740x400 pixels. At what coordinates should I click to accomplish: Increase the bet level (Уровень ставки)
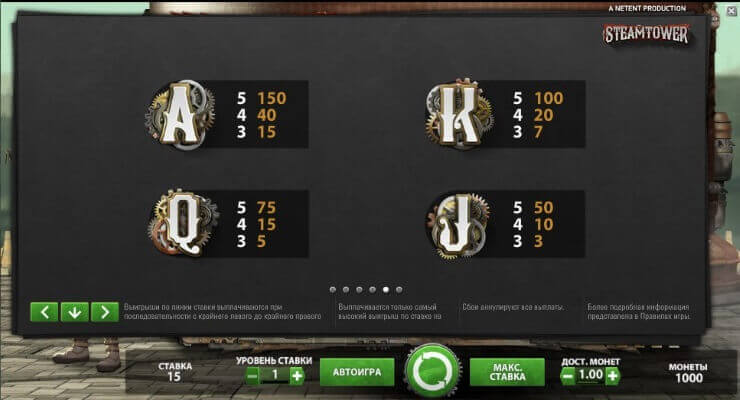297,375
